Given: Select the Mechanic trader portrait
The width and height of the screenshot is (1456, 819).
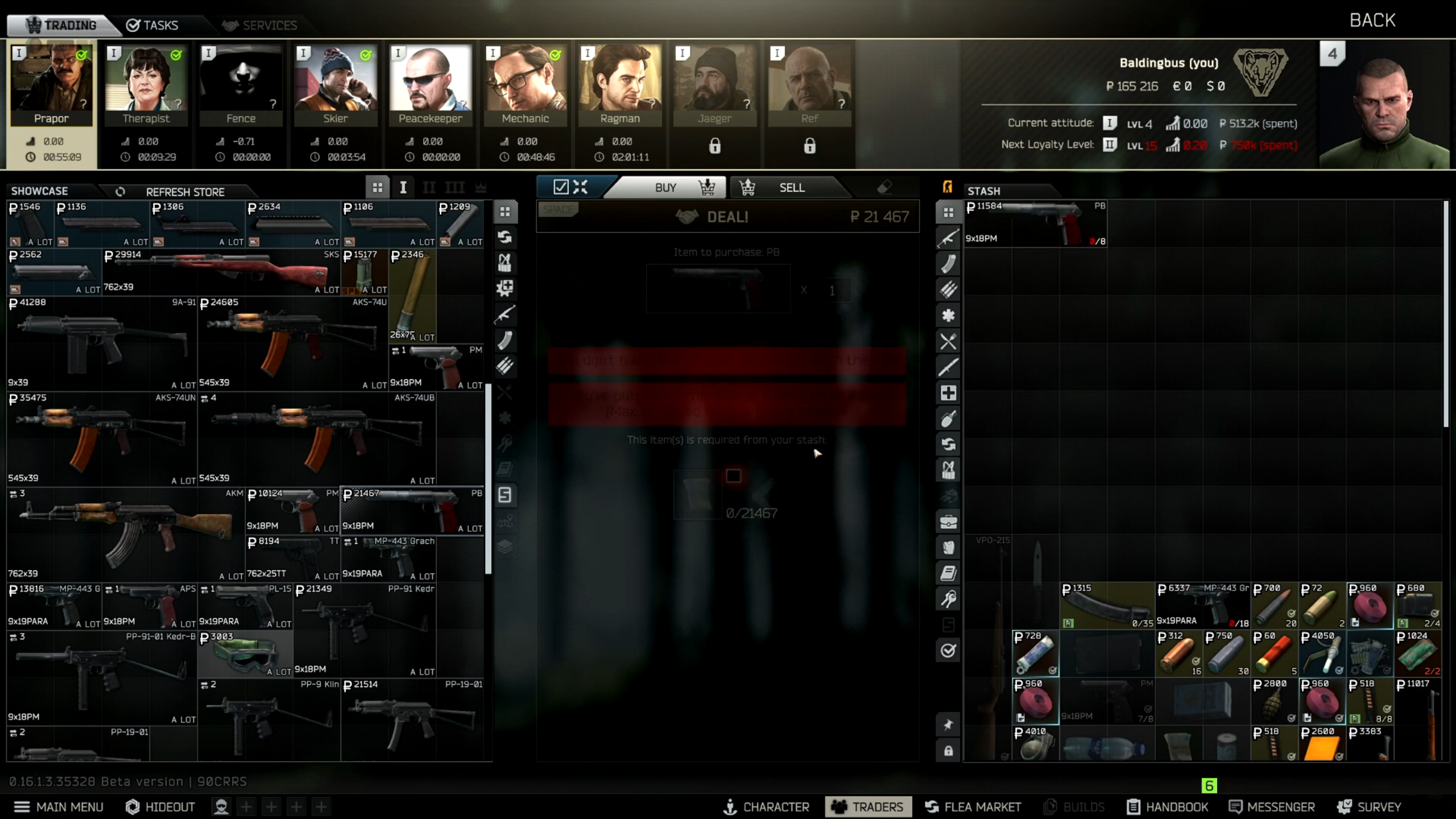Looking at the screenshot, I should coord(526,85).
